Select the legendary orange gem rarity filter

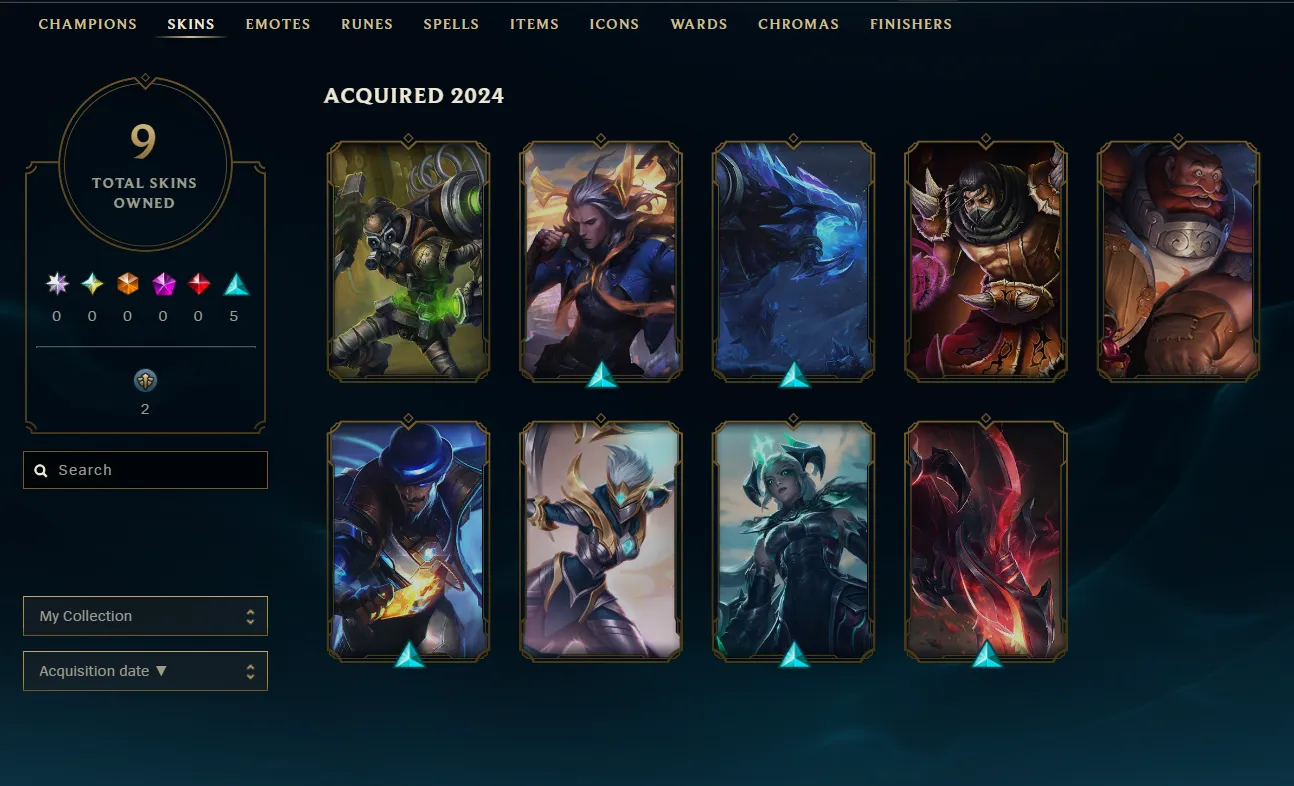[127, 283]
